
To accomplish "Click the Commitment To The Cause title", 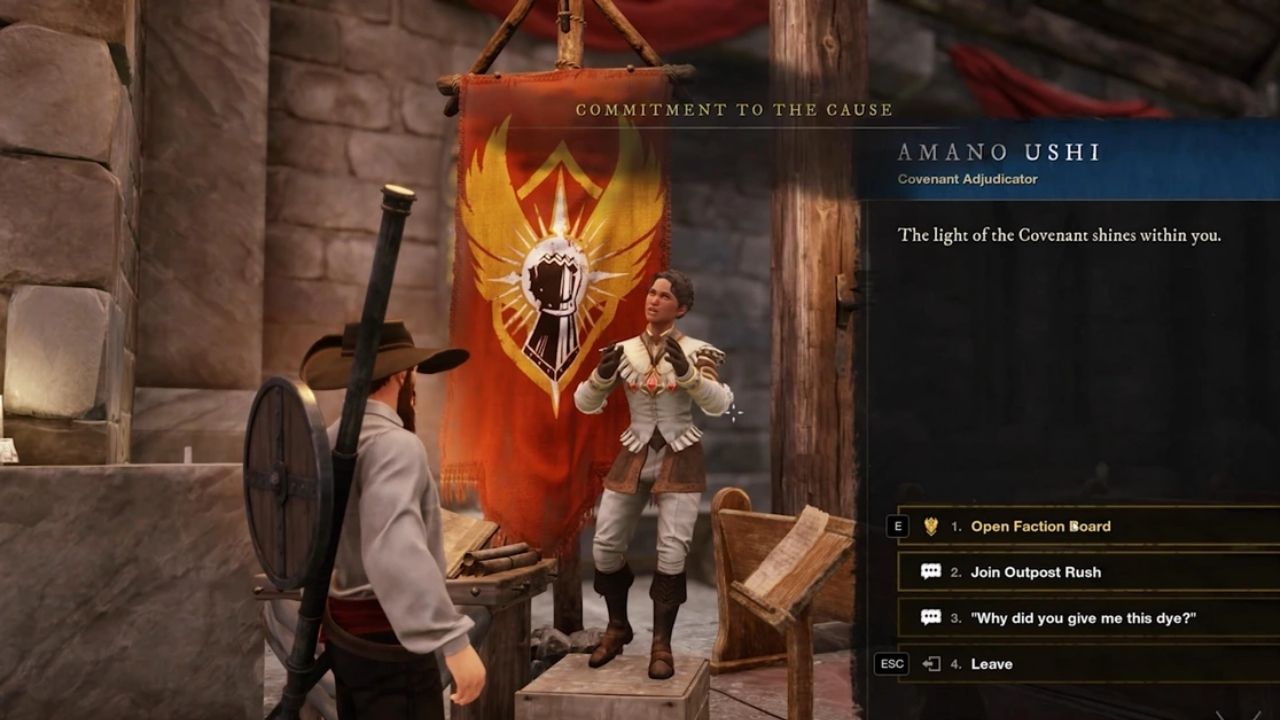I will pyautogui.click(x=733, y=112).
